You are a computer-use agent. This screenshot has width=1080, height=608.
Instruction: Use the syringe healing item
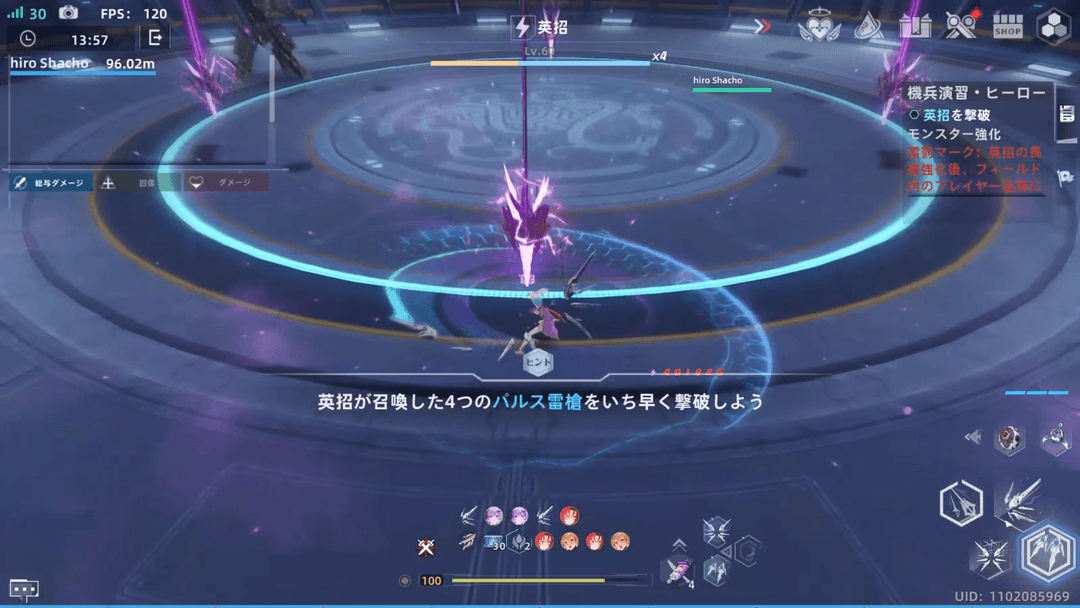coord(678,572)
